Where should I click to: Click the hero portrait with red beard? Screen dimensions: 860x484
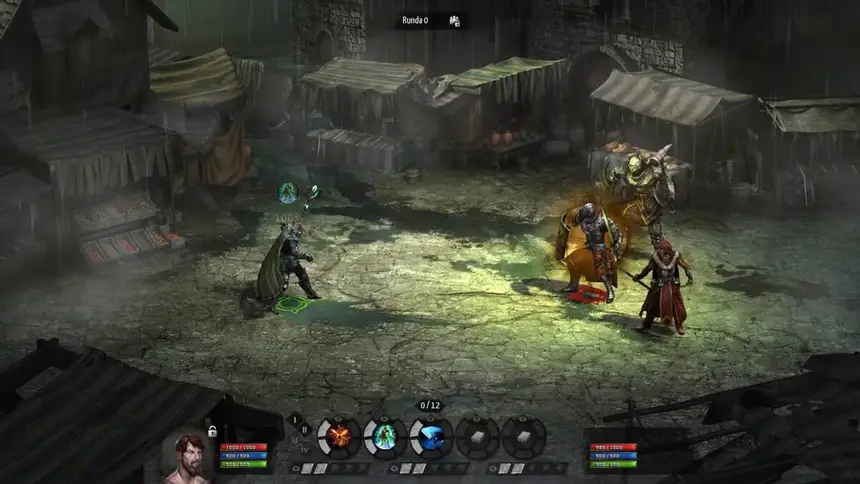tap(187, 459)
